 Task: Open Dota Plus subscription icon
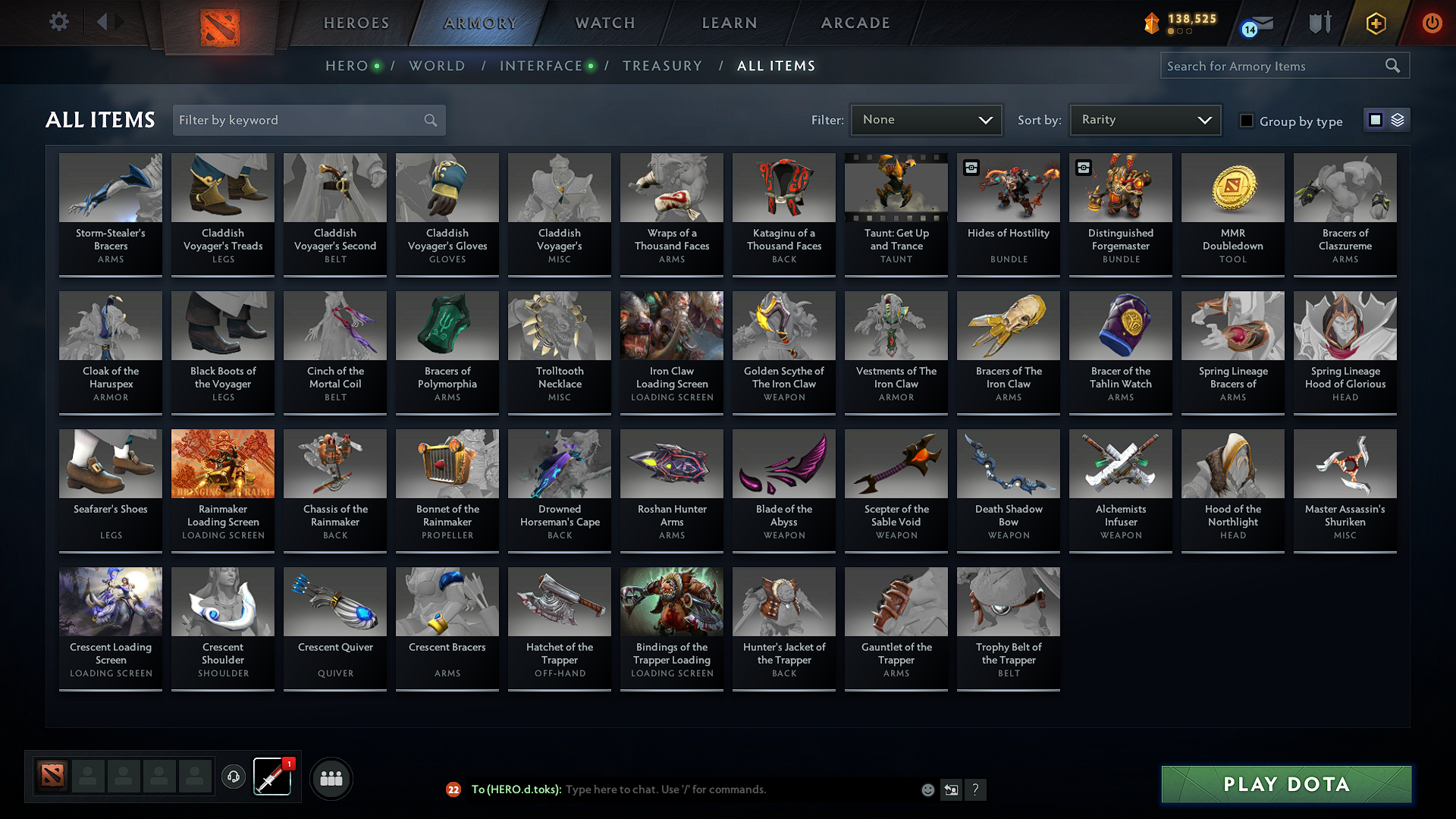[1374, 23]
